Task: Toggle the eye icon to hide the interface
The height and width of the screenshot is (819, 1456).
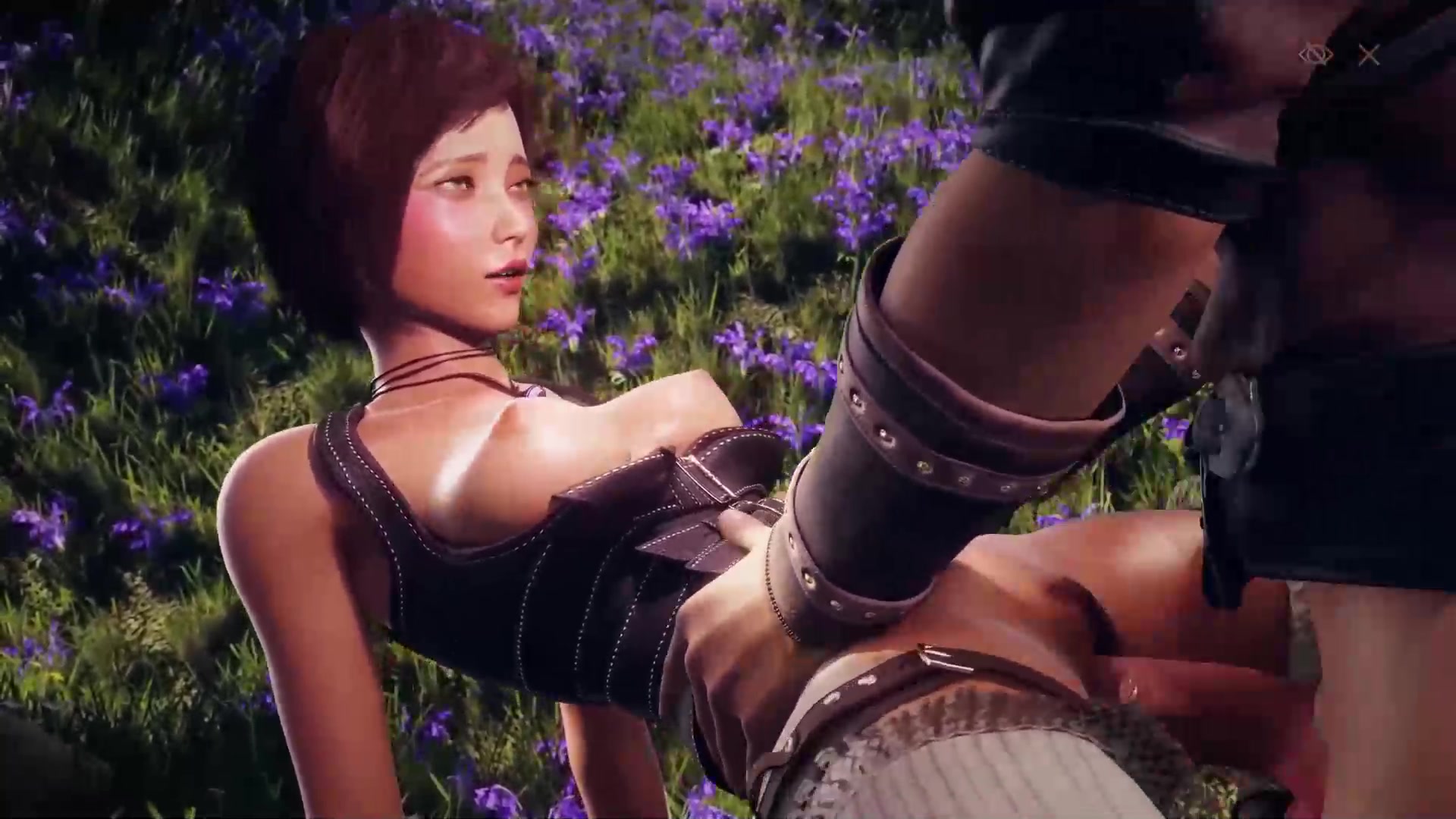Action: point(1315,55)
